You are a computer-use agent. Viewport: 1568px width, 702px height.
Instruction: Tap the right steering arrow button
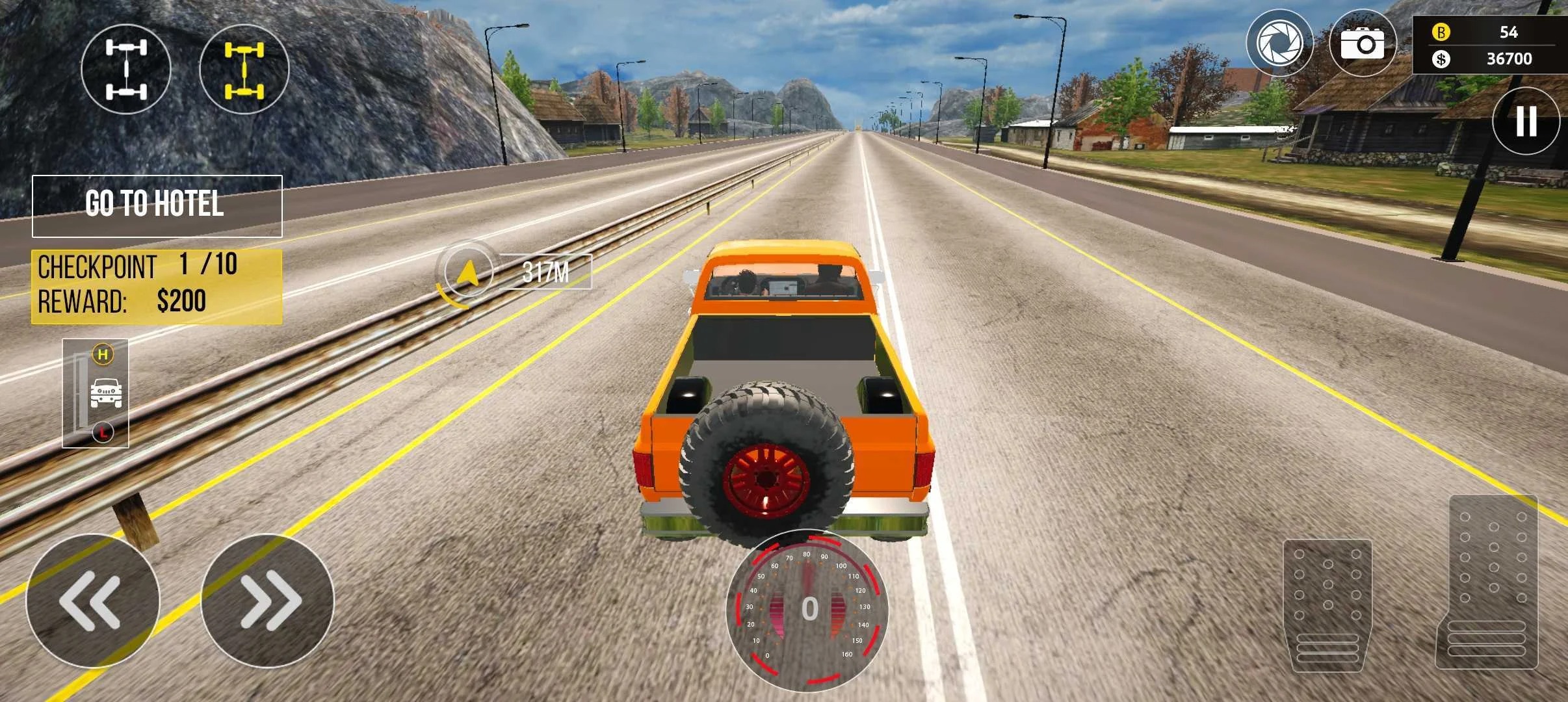[x=273, y=601]
